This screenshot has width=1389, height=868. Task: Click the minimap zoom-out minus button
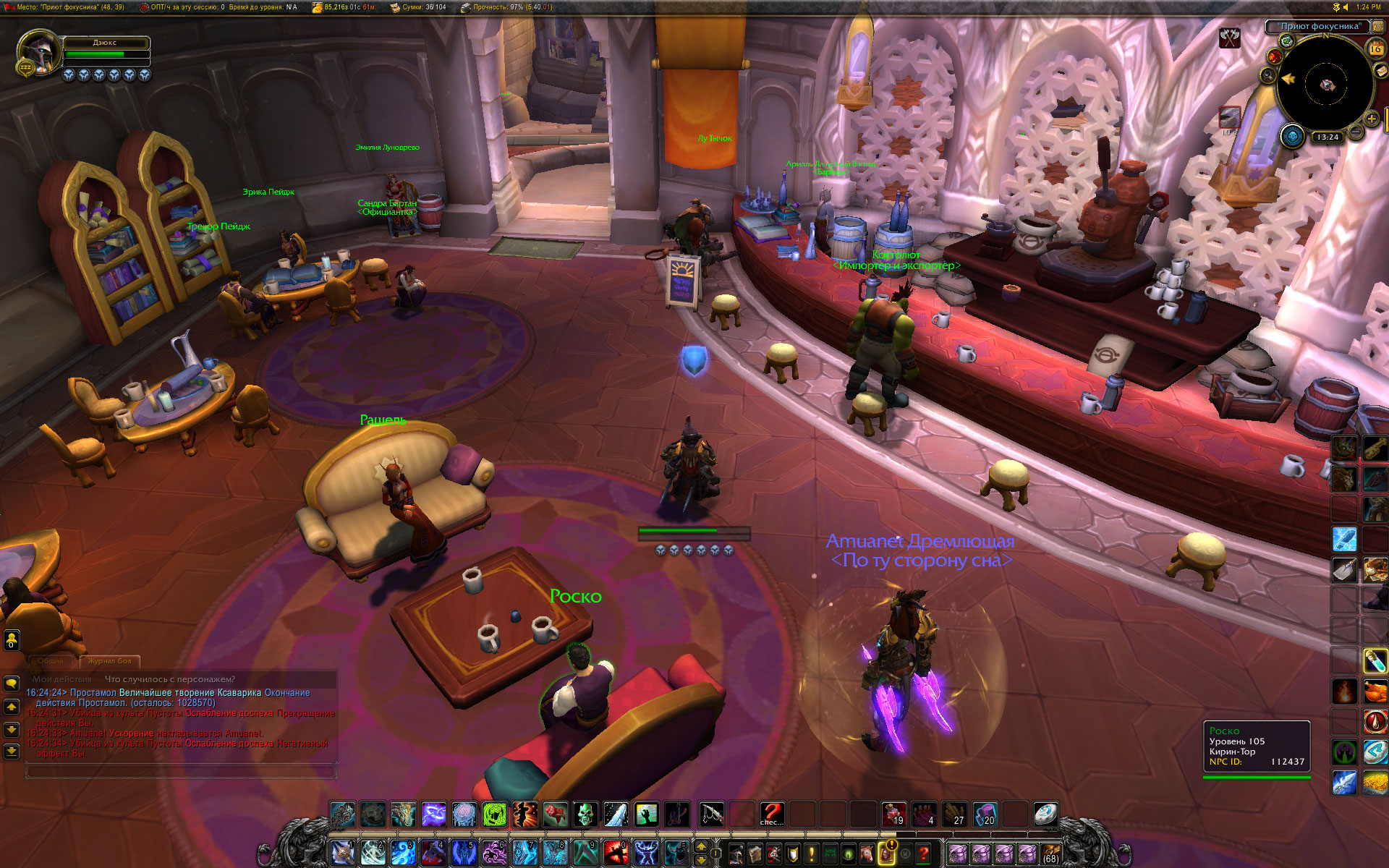(1356, 132)
